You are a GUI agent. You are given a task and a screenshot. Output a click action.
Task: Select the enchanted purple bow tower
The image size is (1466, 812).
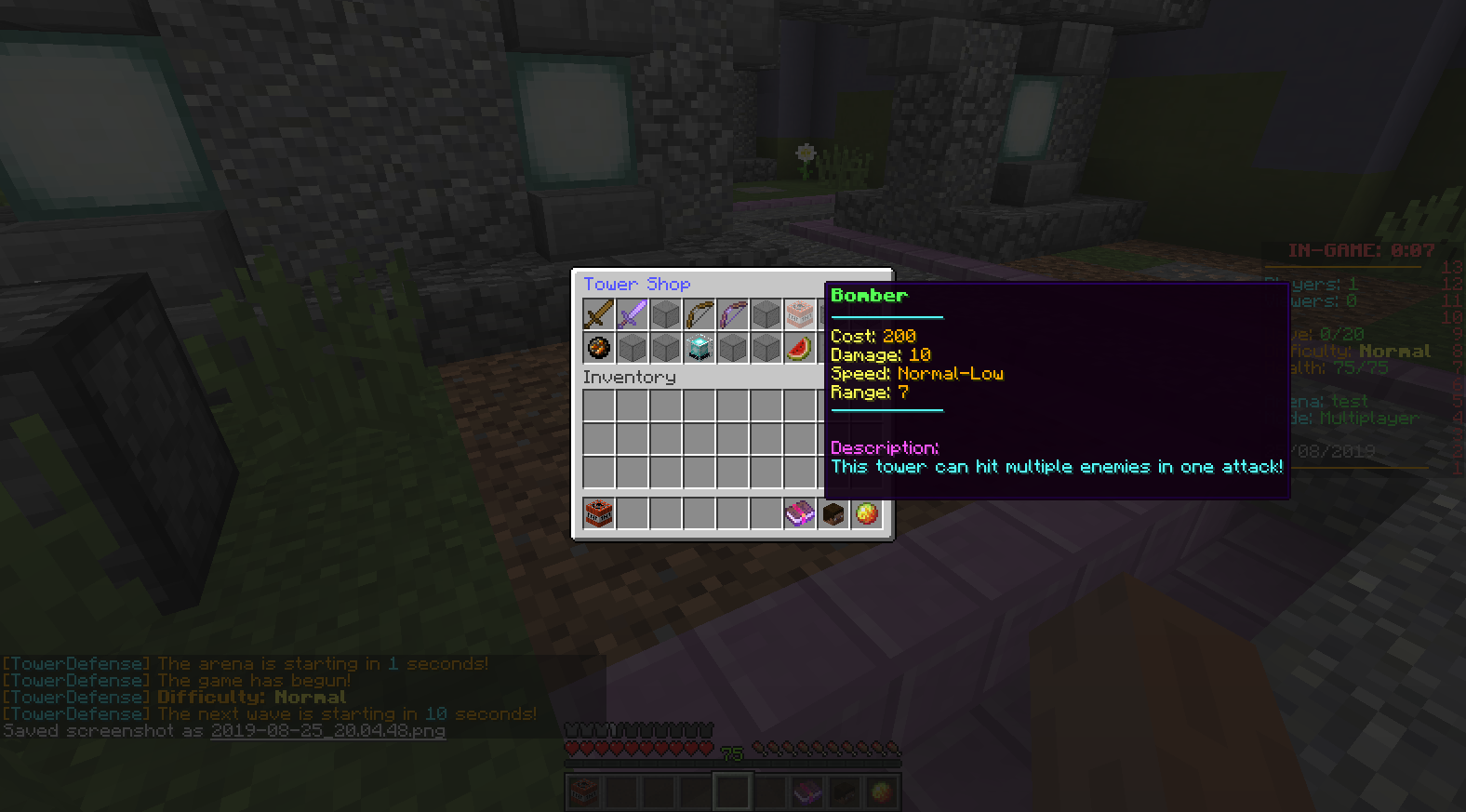point(732,313)
